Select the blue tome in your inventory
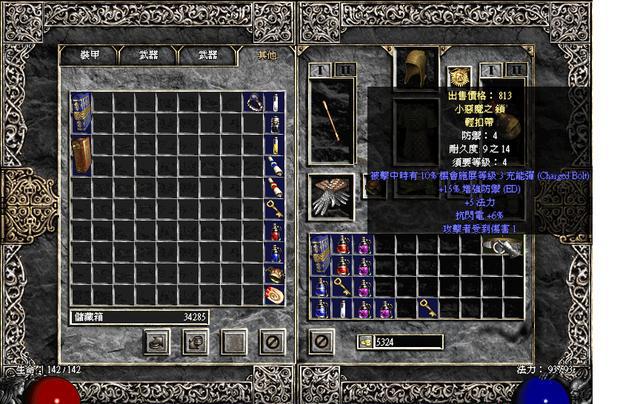Viewport: 640px width, 404px height. click(x=321, y=255)
